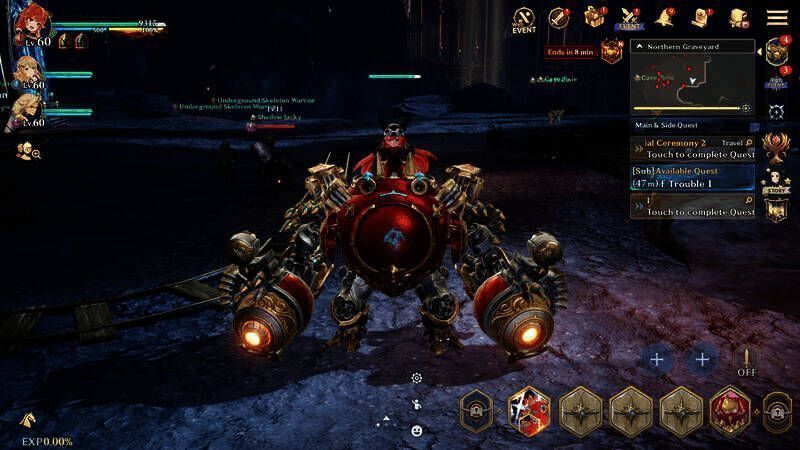The height and width of the screenshot is (450, 800).
Task: Select the Available Quest sub-quest entry
Action: pos(692,177)
